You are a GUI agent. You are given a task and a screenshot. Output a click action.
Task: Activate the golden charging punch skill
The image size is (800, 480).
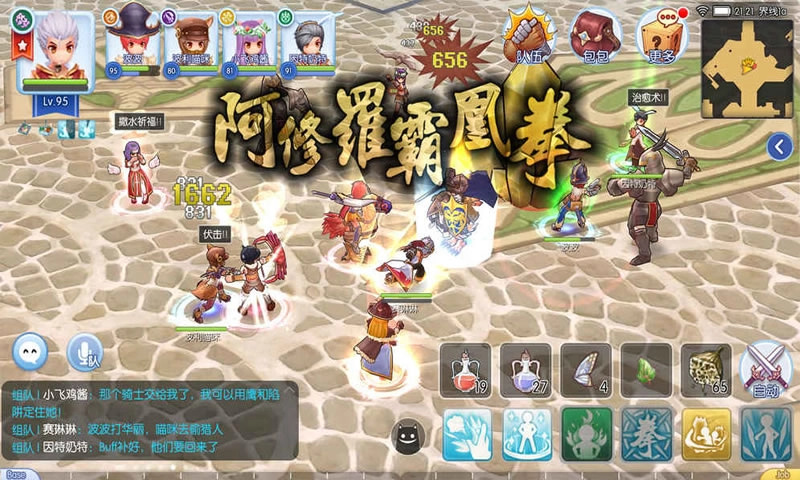pos(706,434)
